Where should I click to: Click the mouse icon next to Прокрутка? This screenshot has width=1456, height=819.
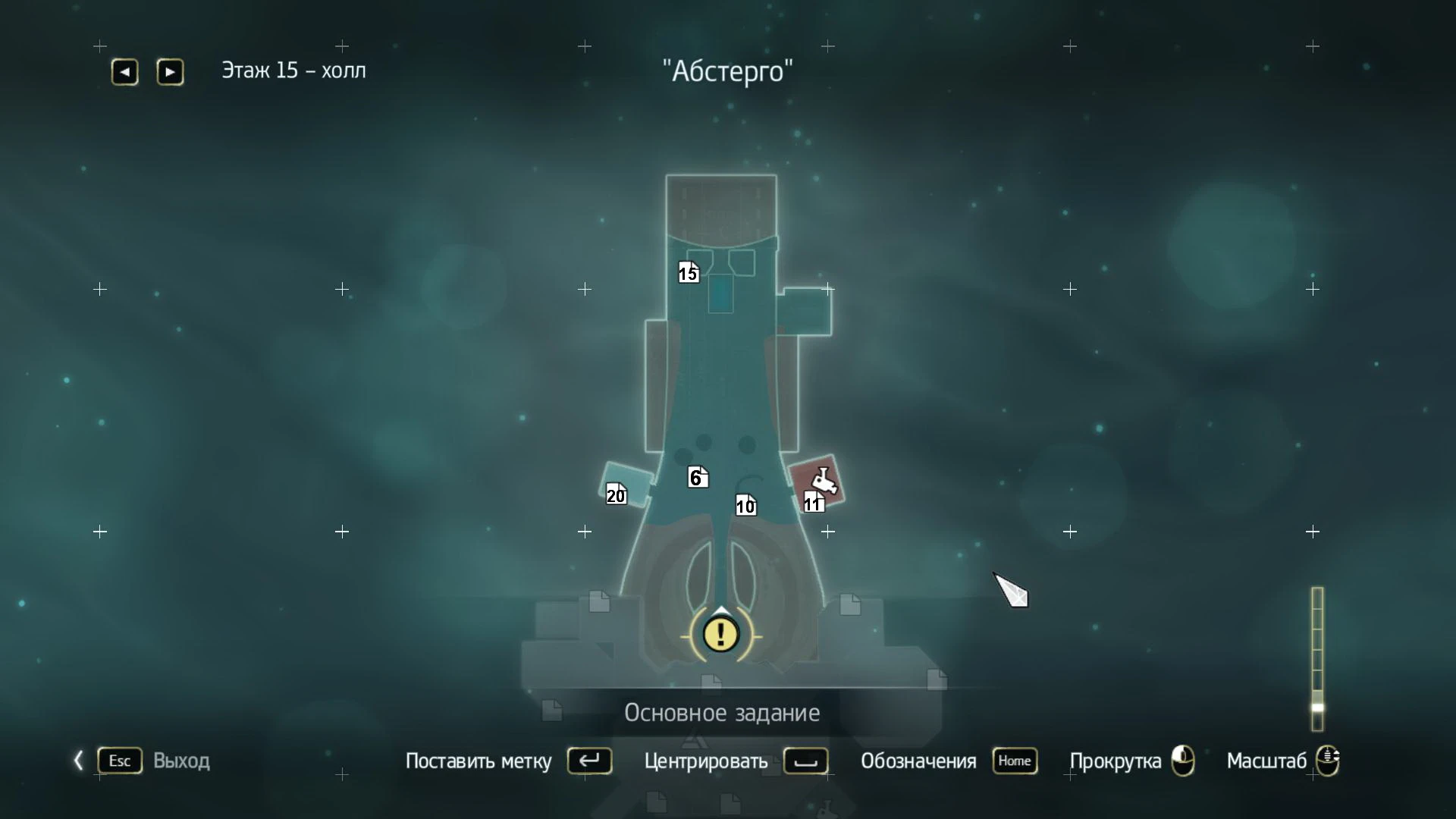pyautogui.click(x=1181, y=761)
